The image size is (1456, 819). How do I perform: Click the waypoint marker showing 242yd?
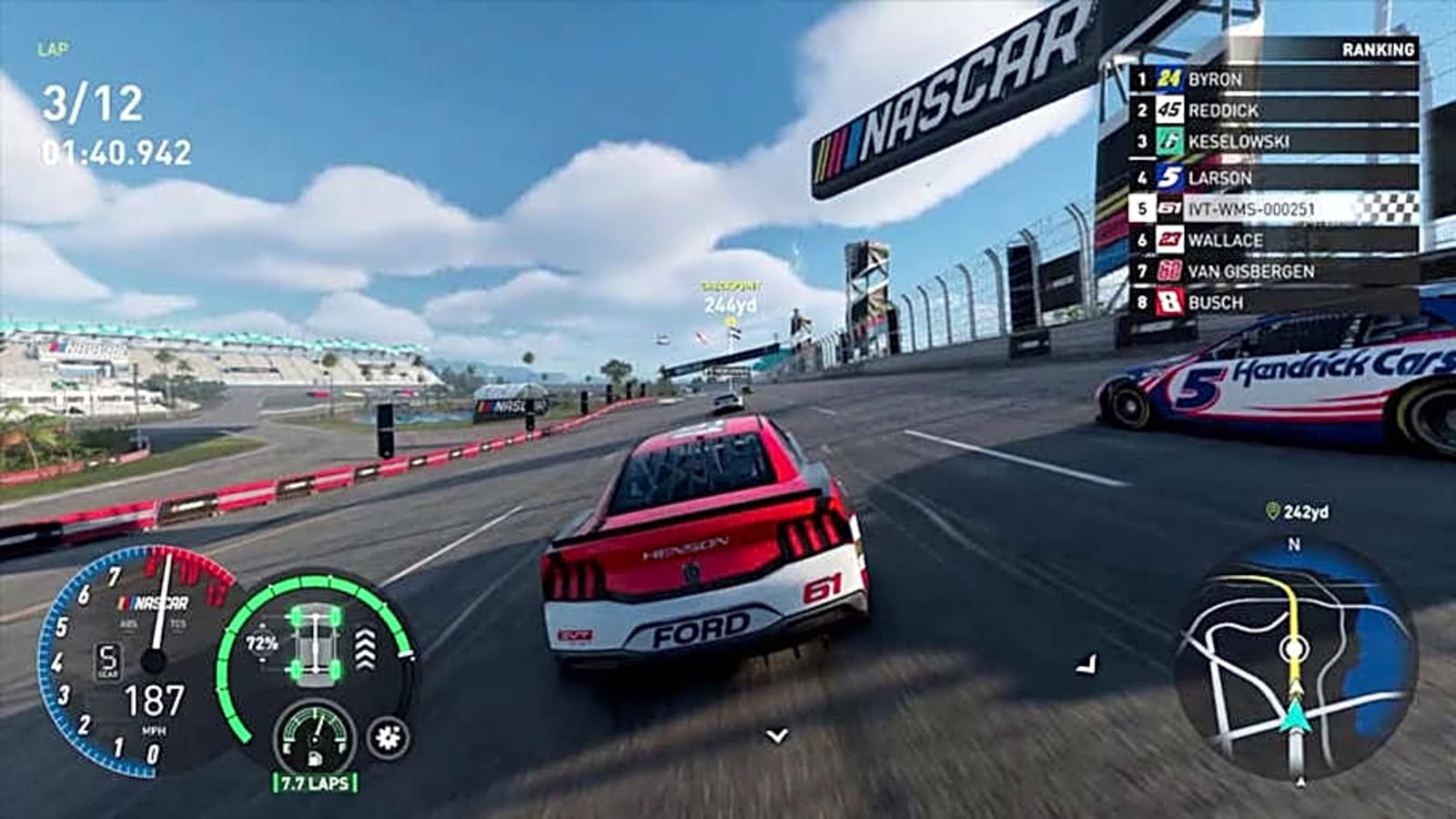coord(1299,512)
